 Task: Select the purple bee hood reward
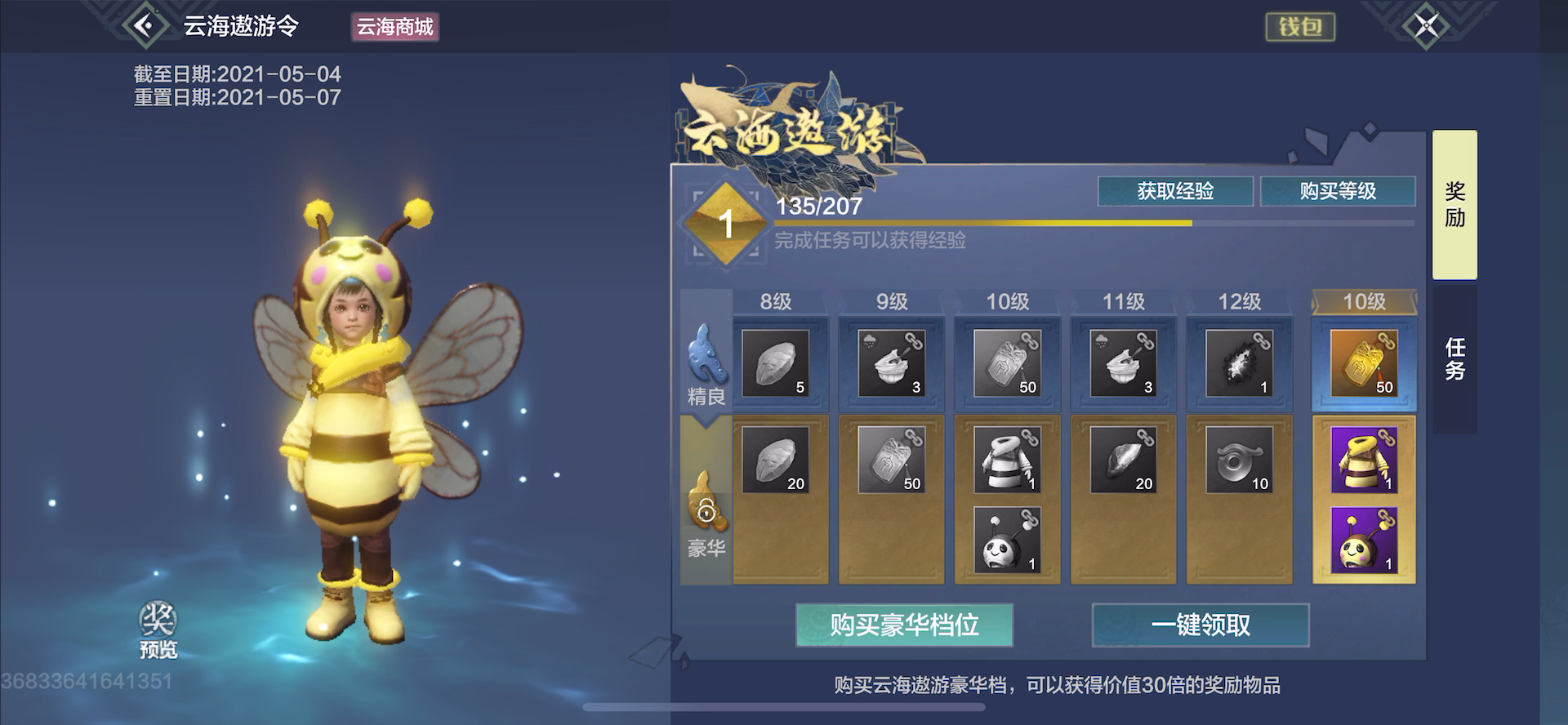(x=1364, y=540)
